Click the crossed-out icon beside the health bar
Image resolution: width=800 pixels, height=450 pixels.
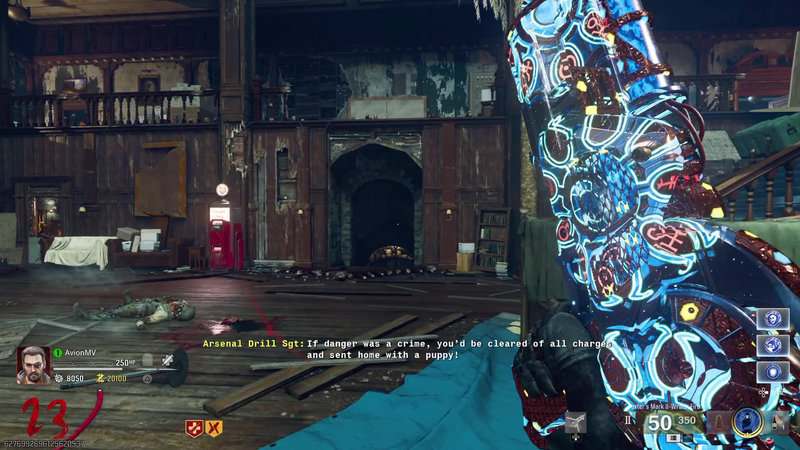[x=168, y=361]
